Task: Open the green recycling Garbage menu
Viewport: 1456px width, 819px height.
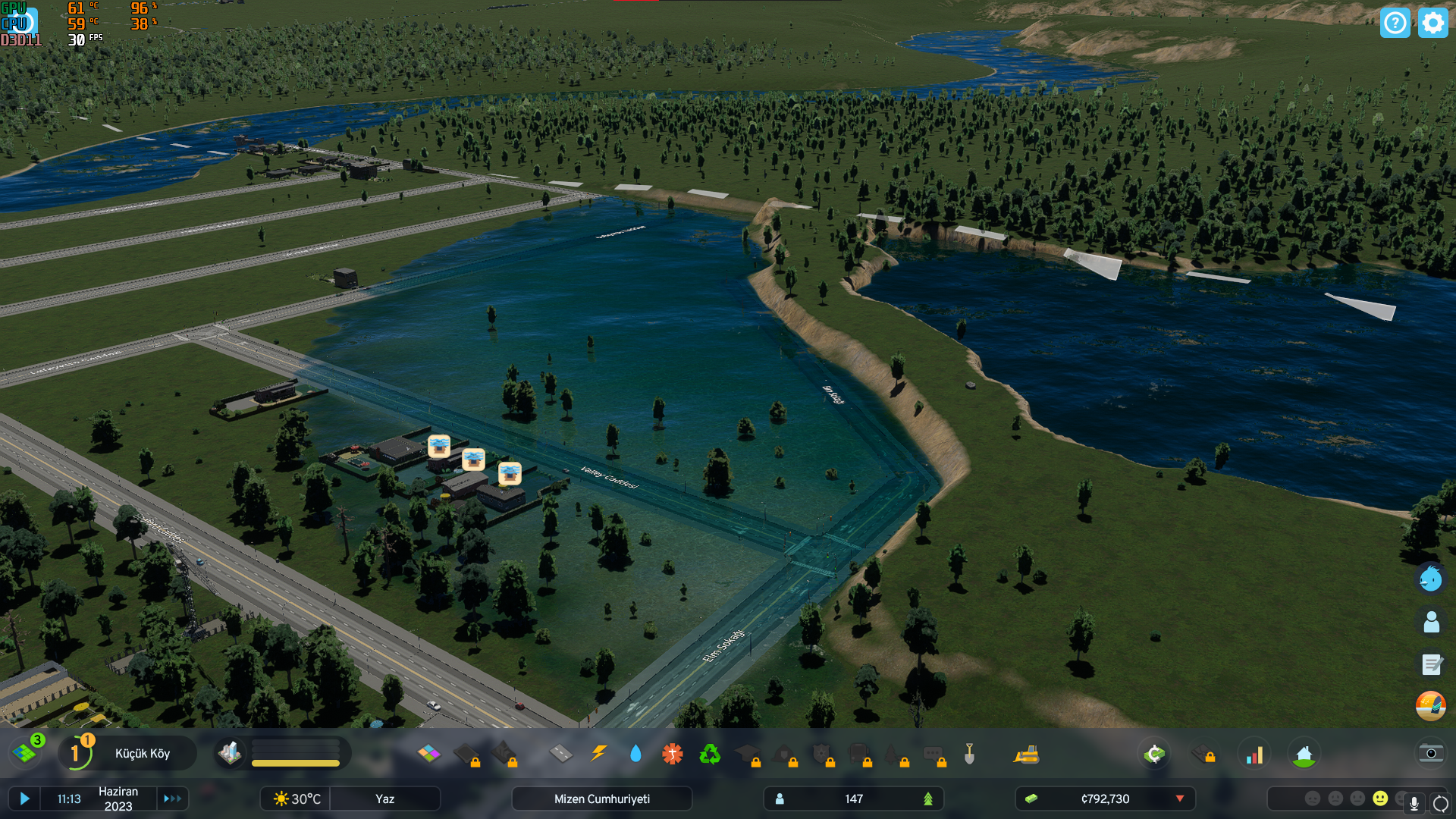Action: 710,754
